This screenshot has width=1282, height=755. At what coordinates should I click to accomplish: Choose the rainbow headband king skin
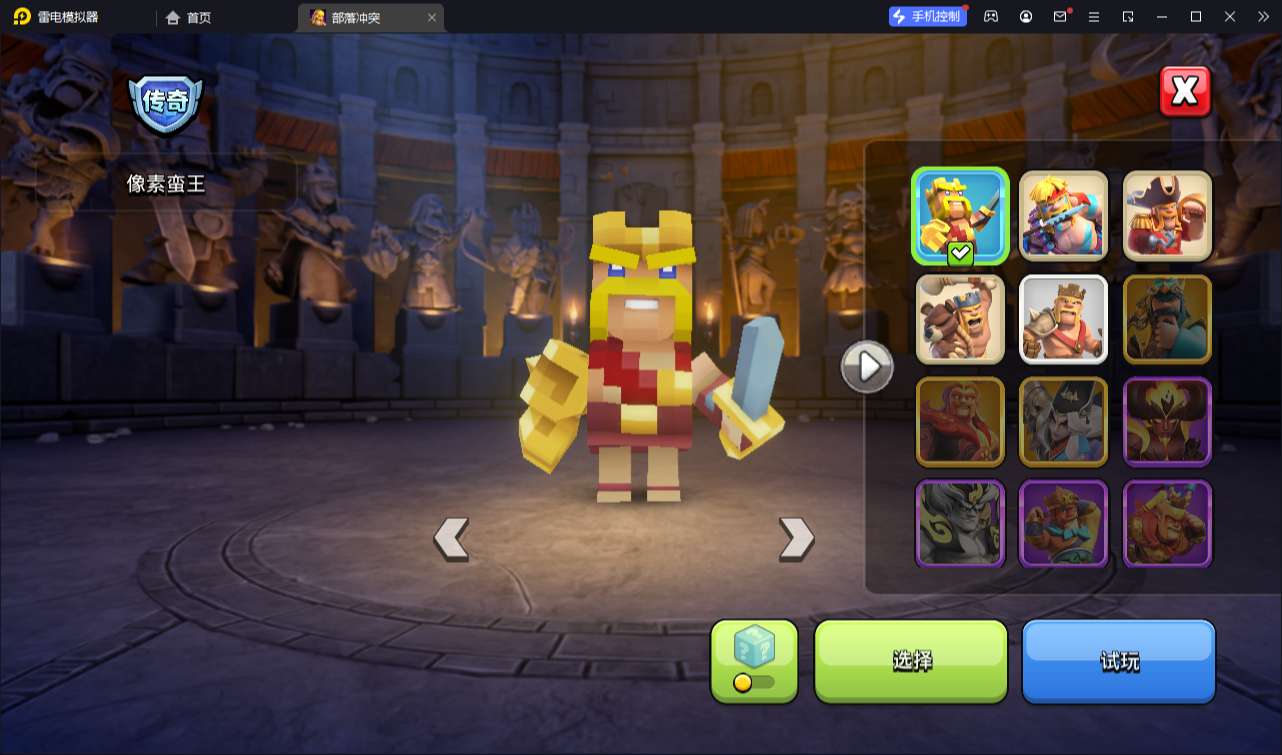[x=1063, y=216]
